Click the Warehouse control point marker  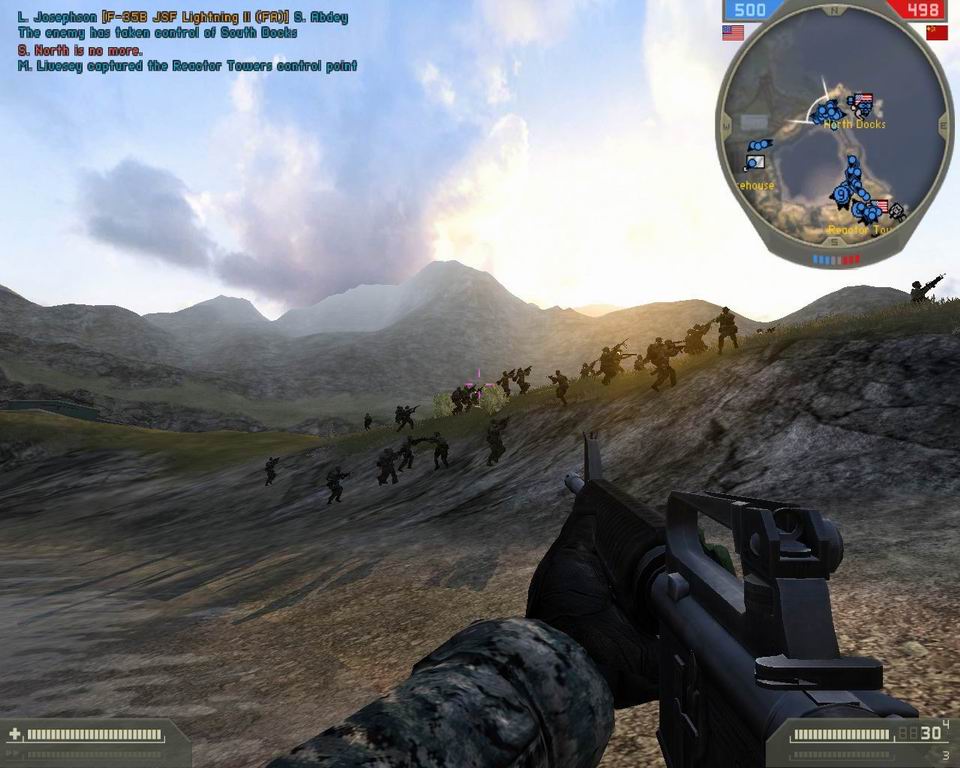(755, 161)
